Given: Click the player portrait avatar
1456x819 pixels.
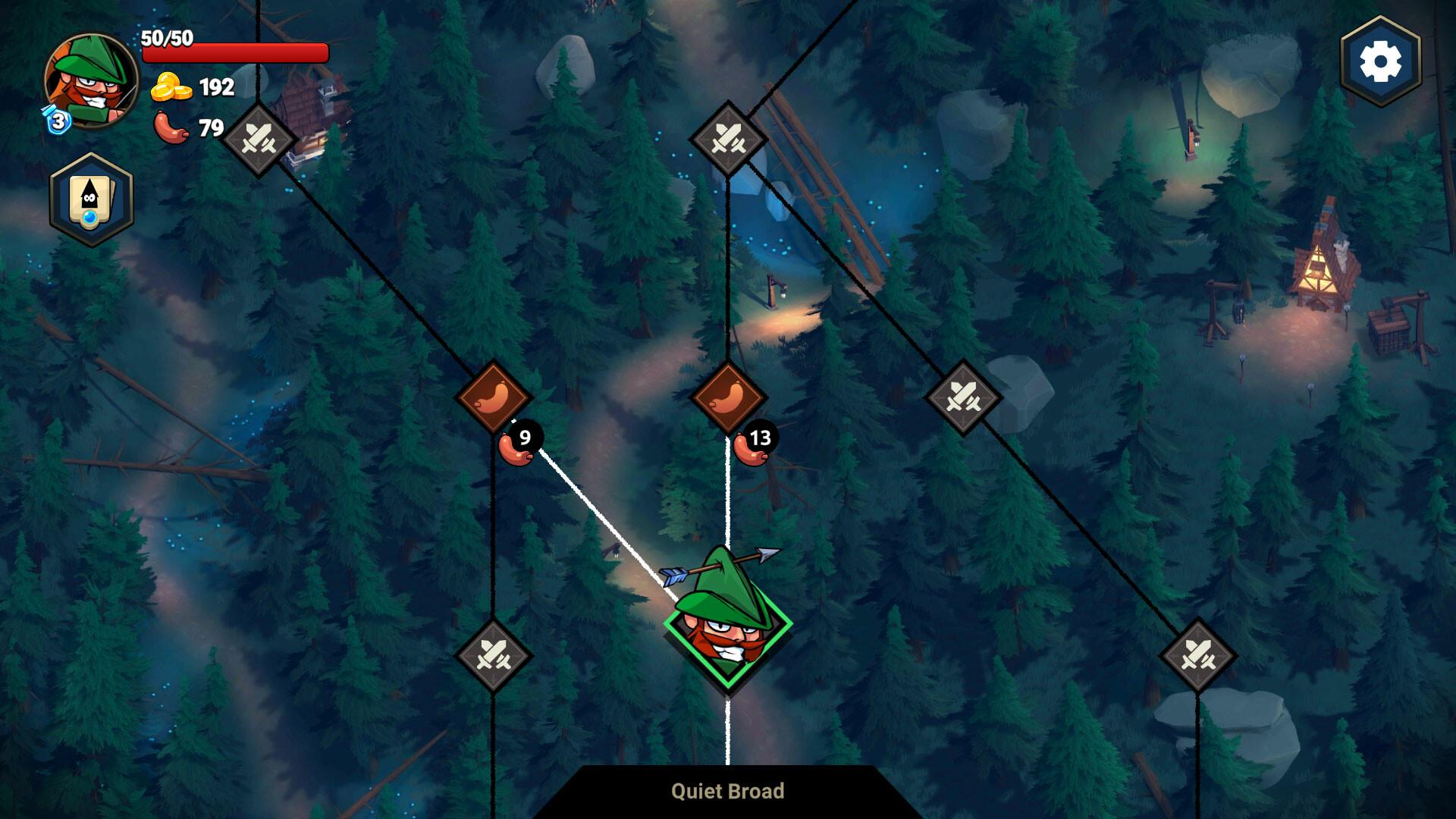Looking at the screenshot, I should point(89,80).
